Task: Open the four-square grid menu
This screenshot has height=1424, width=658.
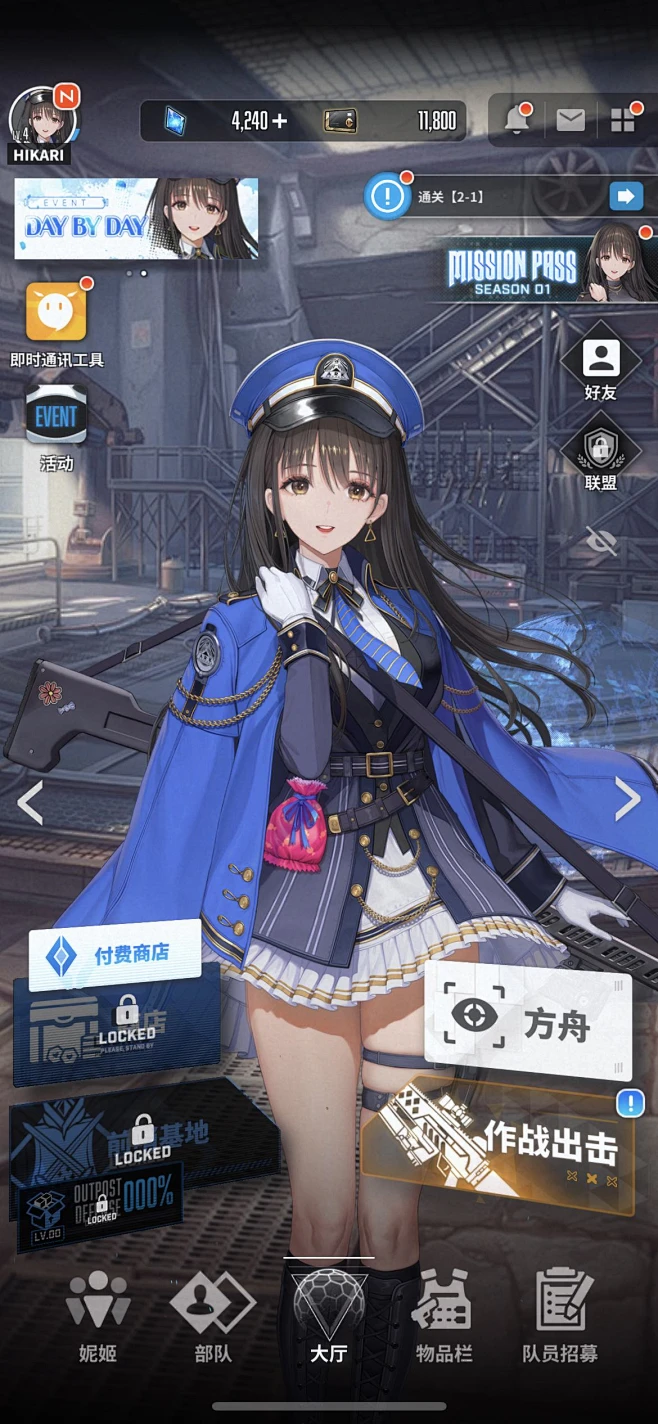Action: click(623, 121)
